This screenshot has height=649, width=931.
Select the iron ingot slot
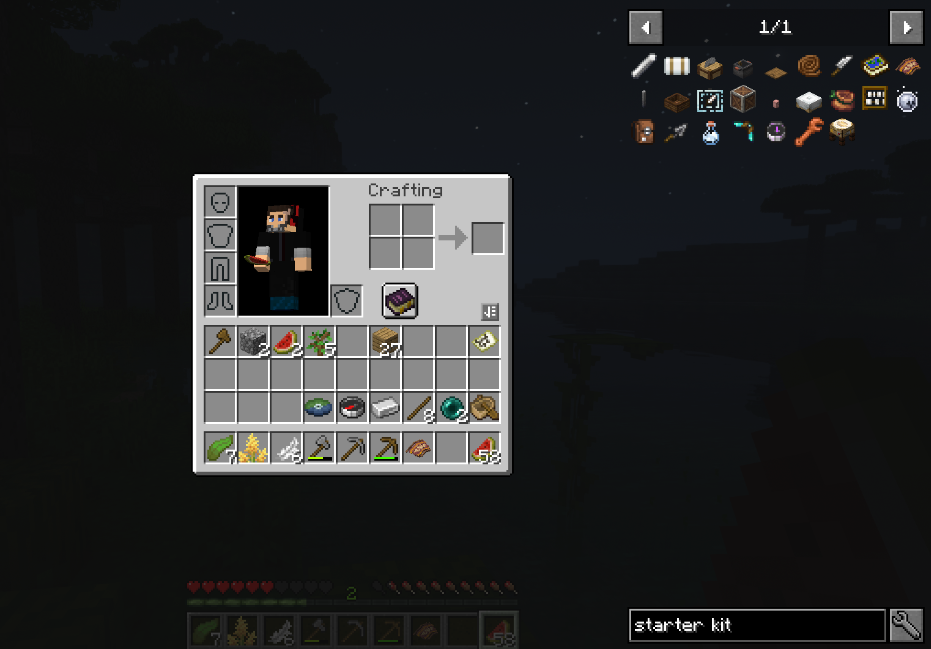385,408
